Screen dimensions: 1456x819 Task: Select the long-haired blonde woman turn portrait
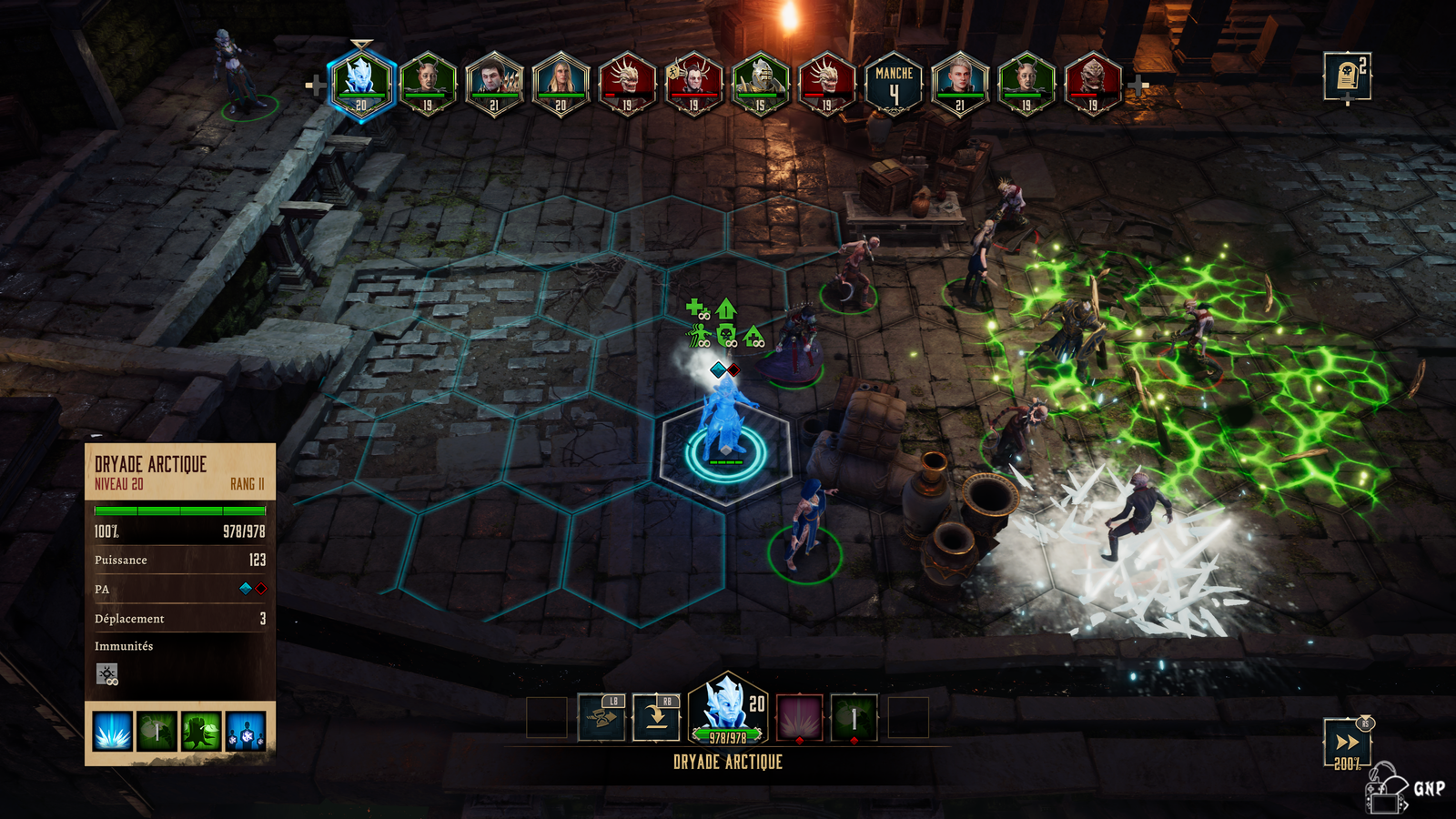tap(561, 84)
